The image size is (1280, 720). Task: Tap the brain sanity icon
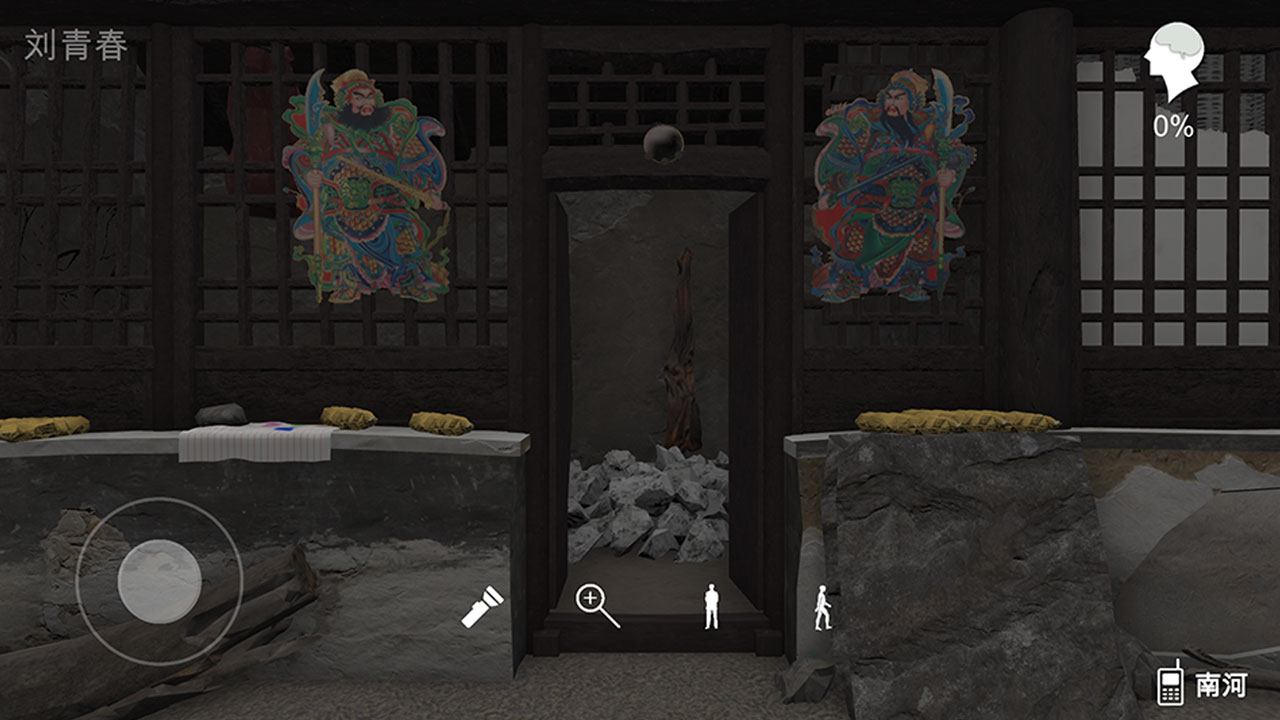(1175, 62)
